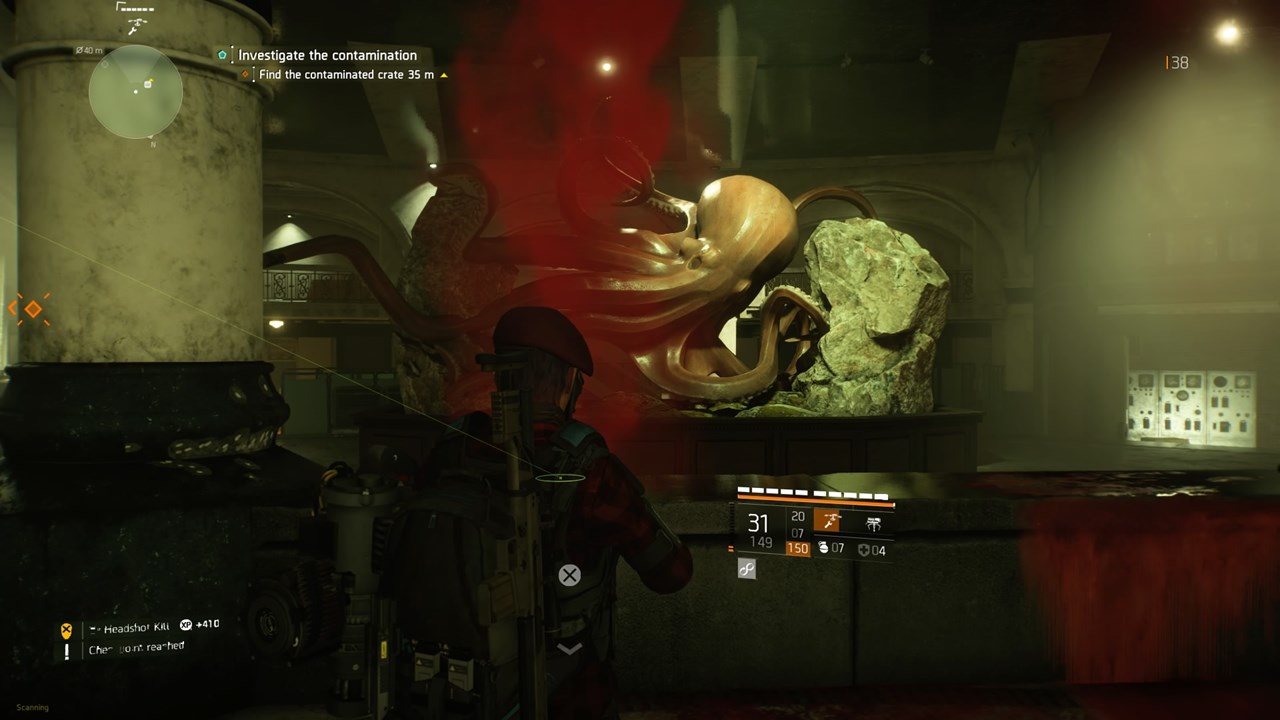The width and height of the screenshot is (1280, 720).
Task: Click the grey infinity status icon
Action: [747, 569]
